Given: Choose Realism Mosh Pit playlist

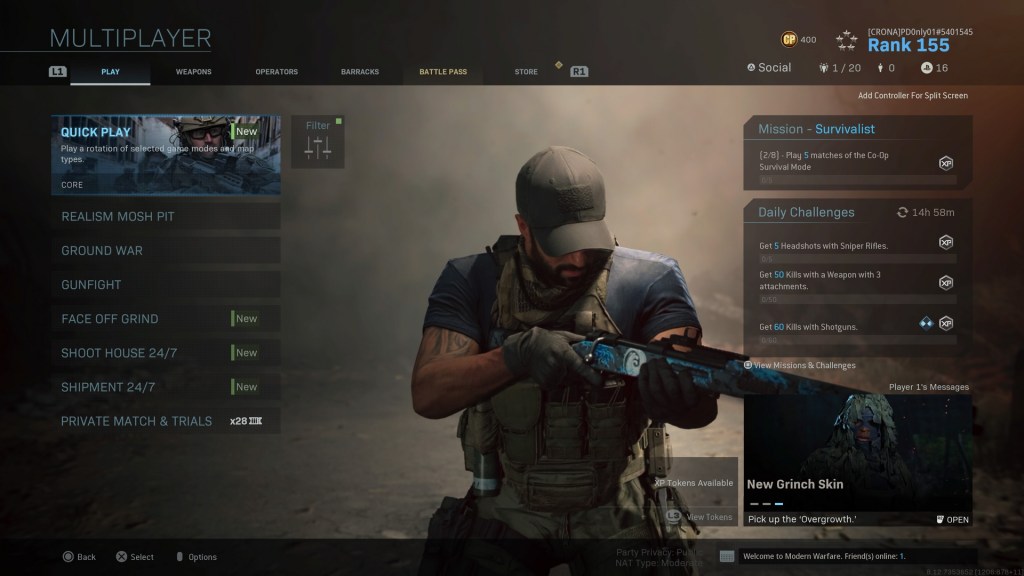Looking at the screenshot, I should point(166,217).
